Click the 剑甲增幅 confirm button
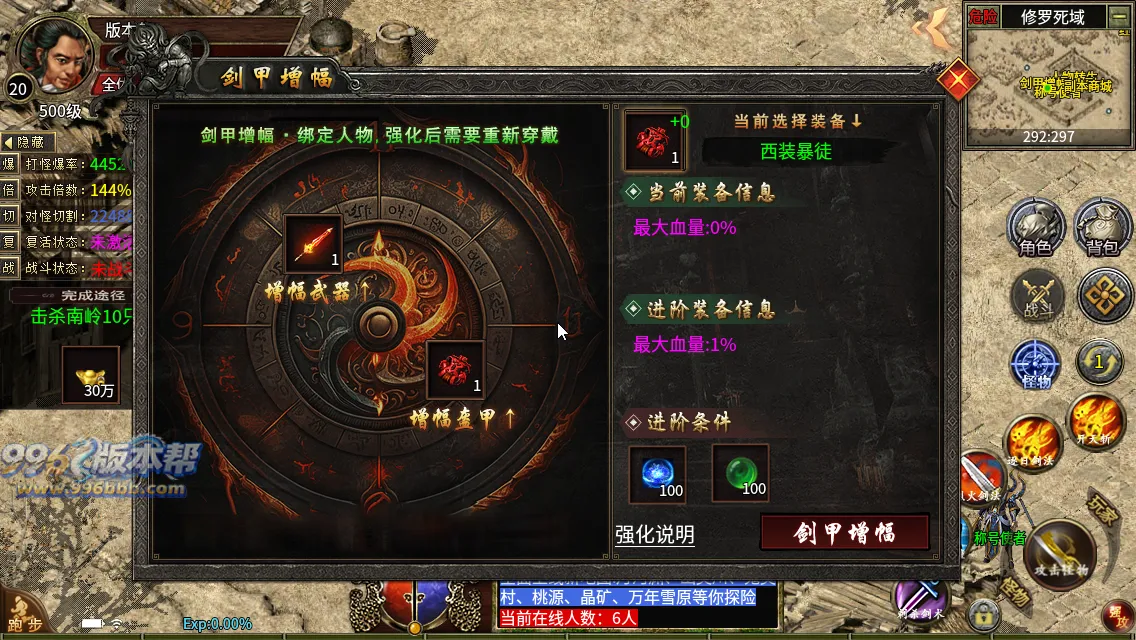This screenshot has height=640, width=1136. [x=845, y=532]
